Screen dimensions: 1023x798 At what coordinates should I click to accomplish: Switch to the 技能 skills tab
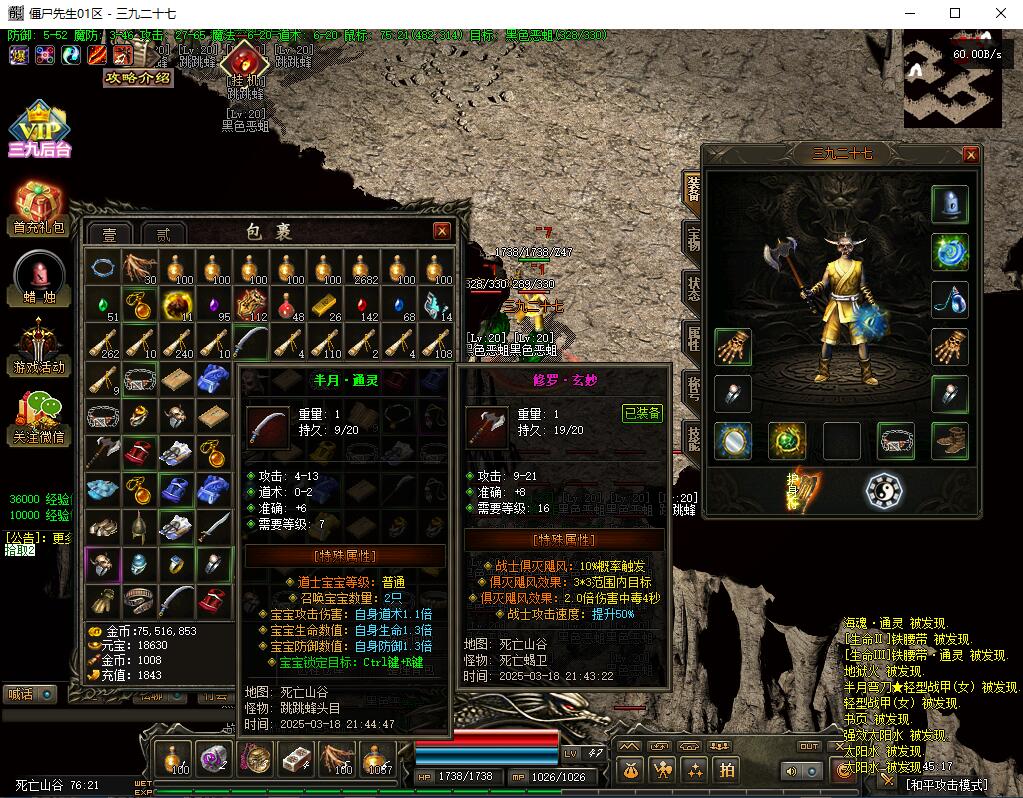tap(693, 437)
